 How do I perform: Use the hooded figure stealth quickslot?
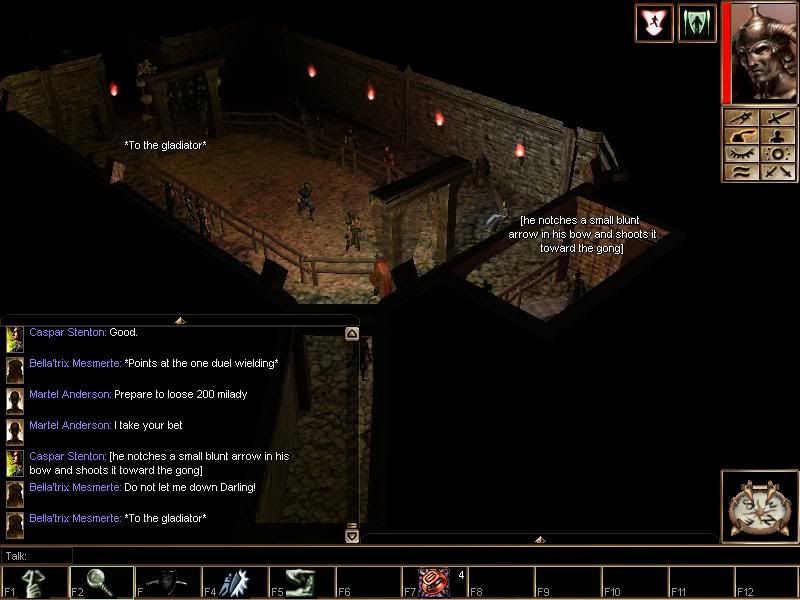[168, 583]
